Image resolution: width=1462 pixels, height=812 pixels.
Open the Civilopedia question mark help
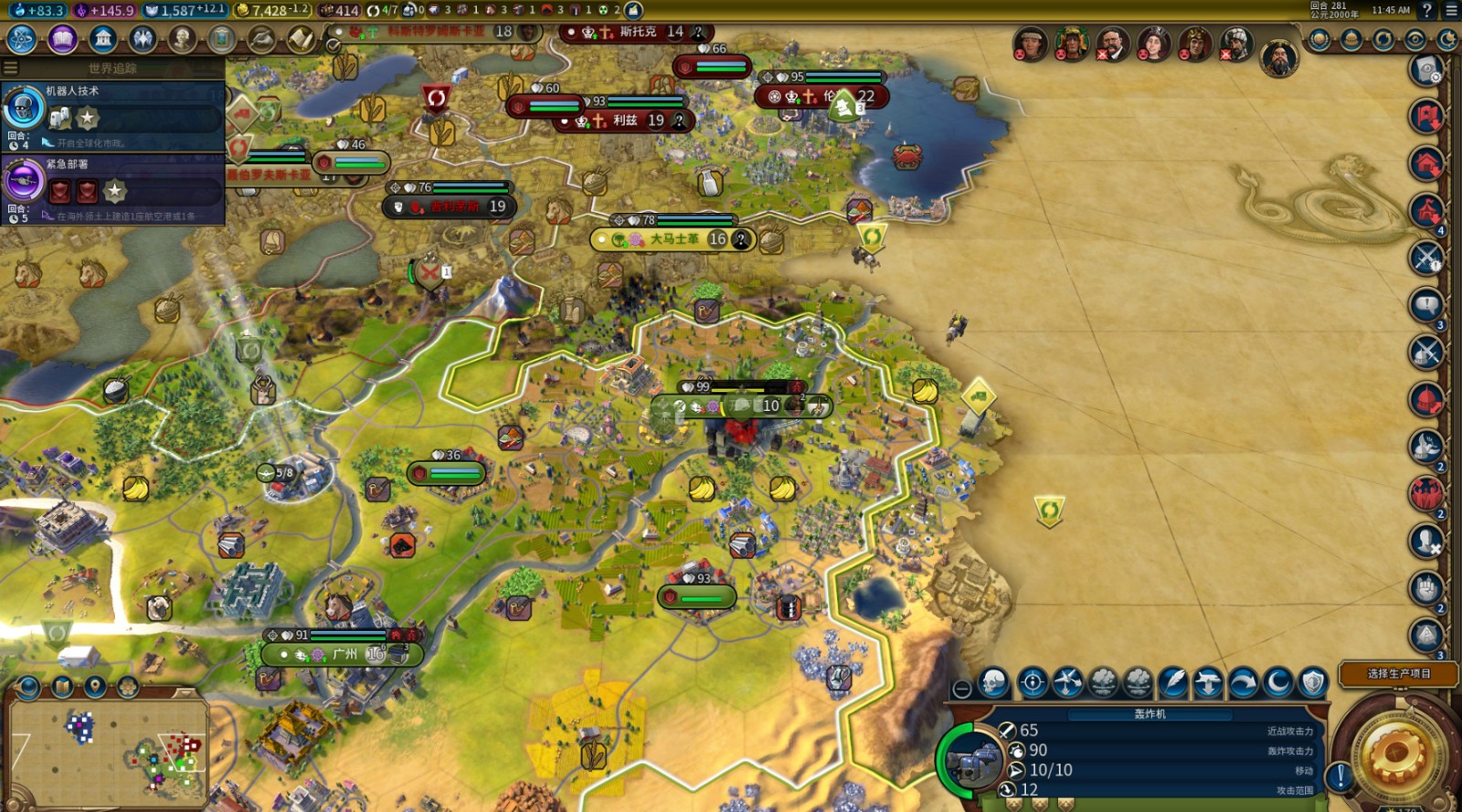pyautogui.click(x=1427, y=10)
